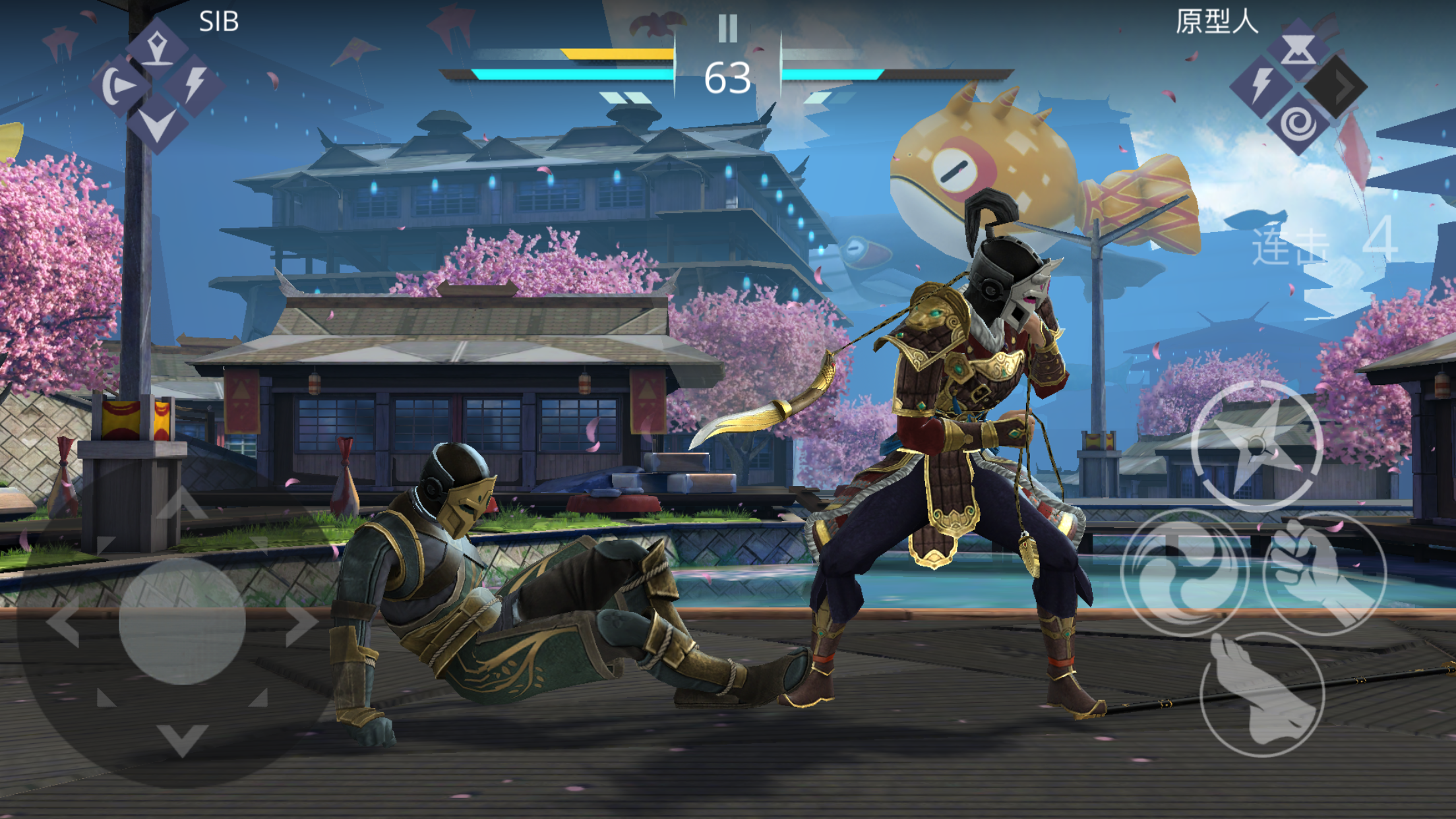
Task: Hit the fist punch attack button
Action: [1325, 572]
